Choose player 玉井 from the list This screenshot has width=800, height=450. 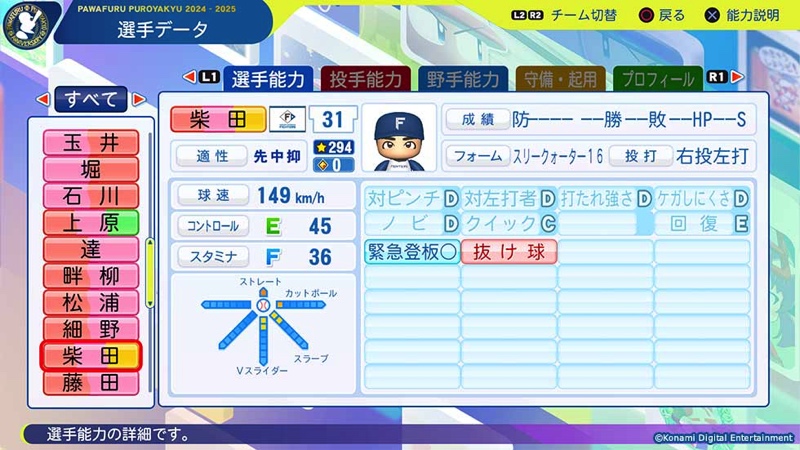pyautogui.click(x=90, y=143)
